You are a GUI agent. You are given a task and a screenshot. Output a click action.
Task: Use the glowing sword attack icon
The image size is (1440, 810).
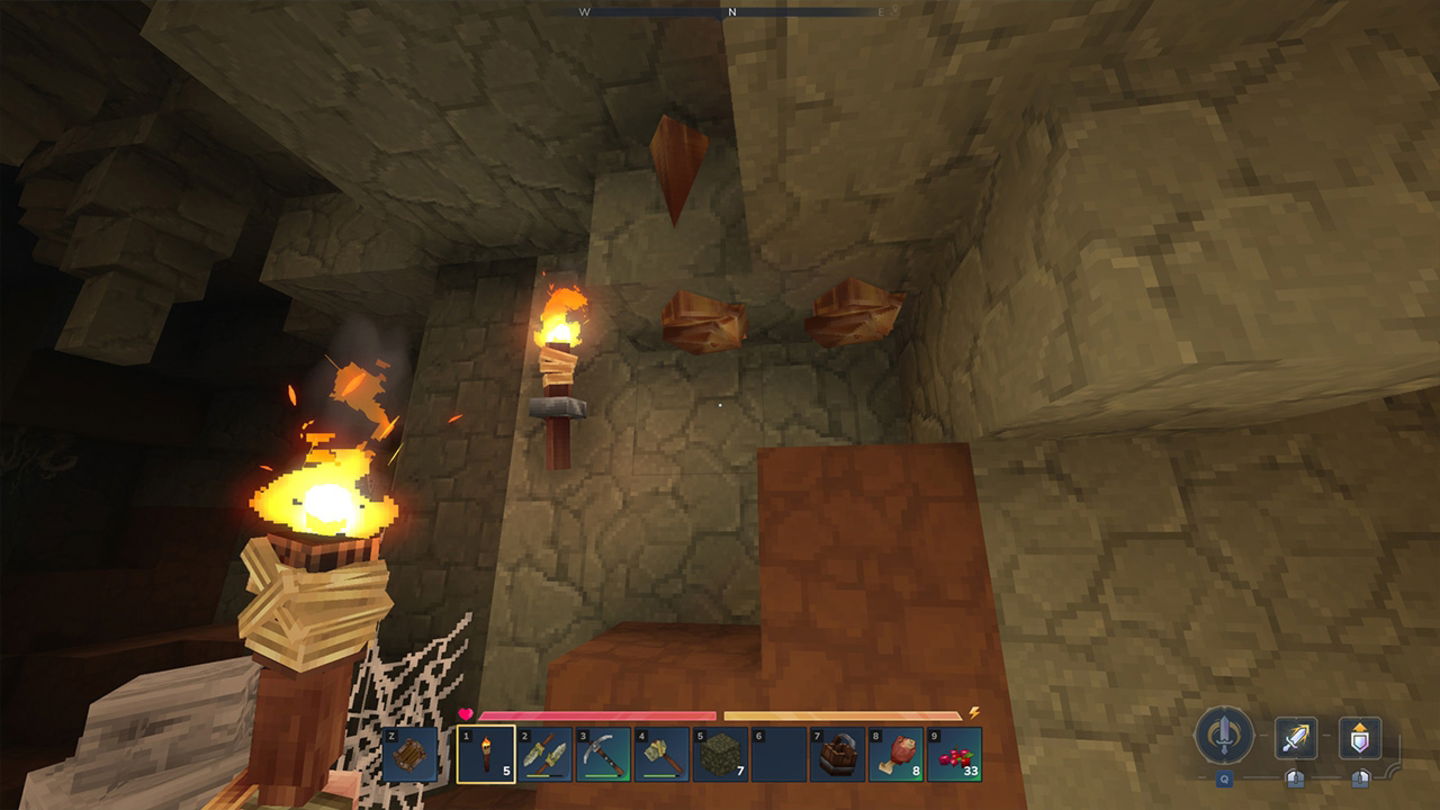pos(1295,738)
